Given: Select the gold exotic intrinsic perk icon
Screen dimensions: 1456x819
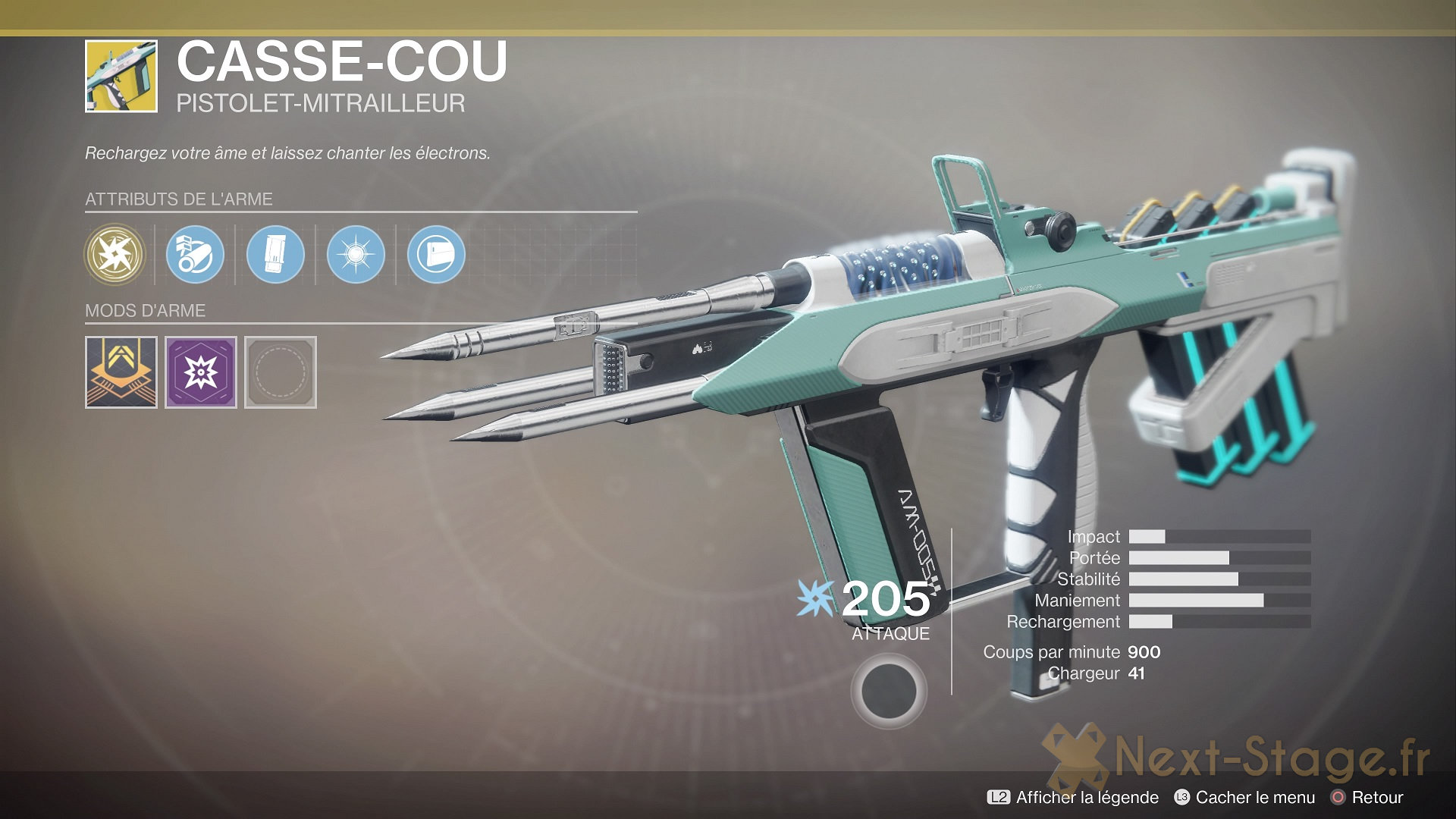Looking at the screenshot, I should pyautogui.click(x=115, y=255).
